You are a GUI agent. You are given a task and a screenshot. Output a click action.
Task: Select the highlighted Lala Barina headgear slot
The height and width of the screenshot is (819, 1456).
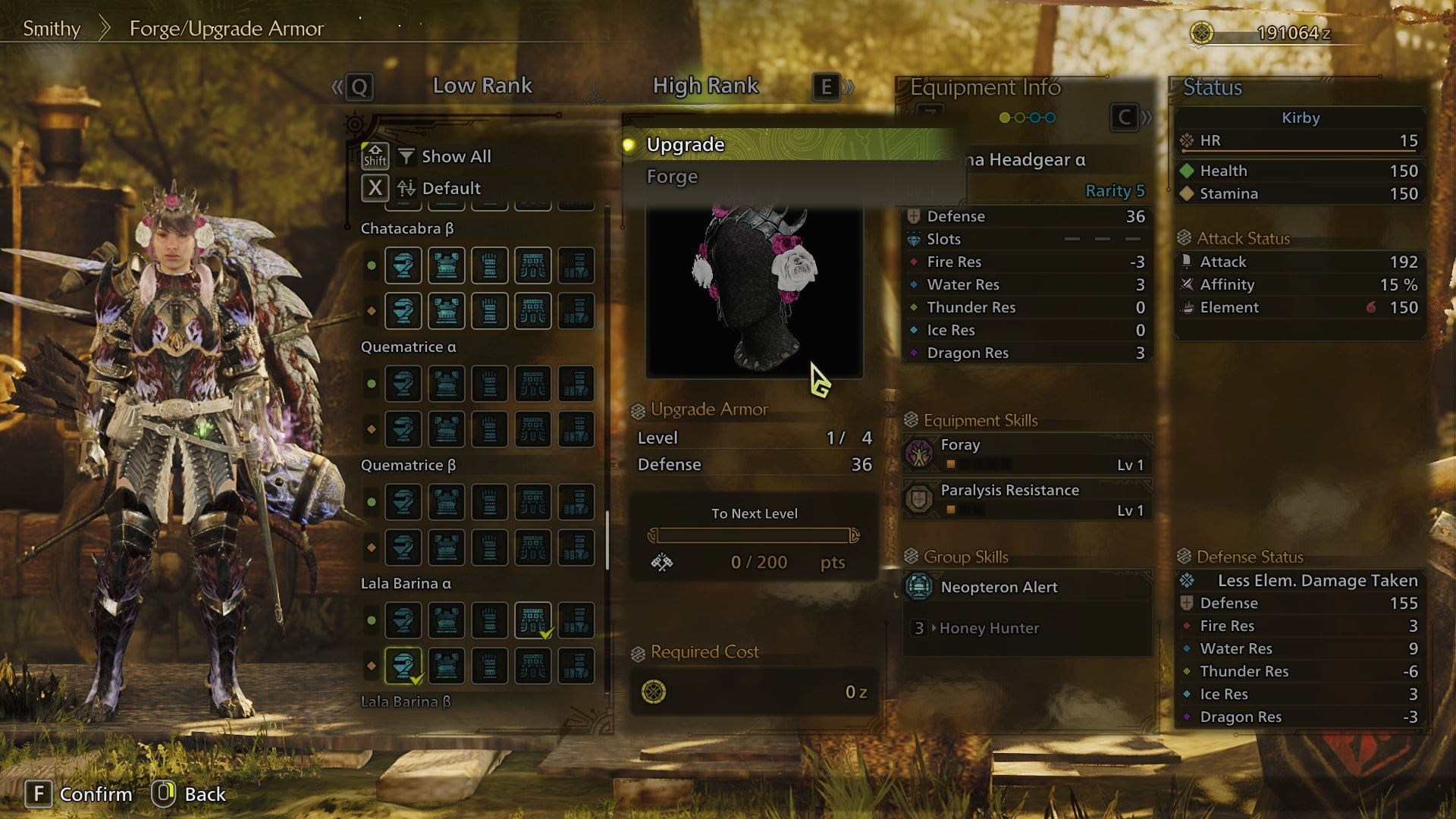(403, 665)
